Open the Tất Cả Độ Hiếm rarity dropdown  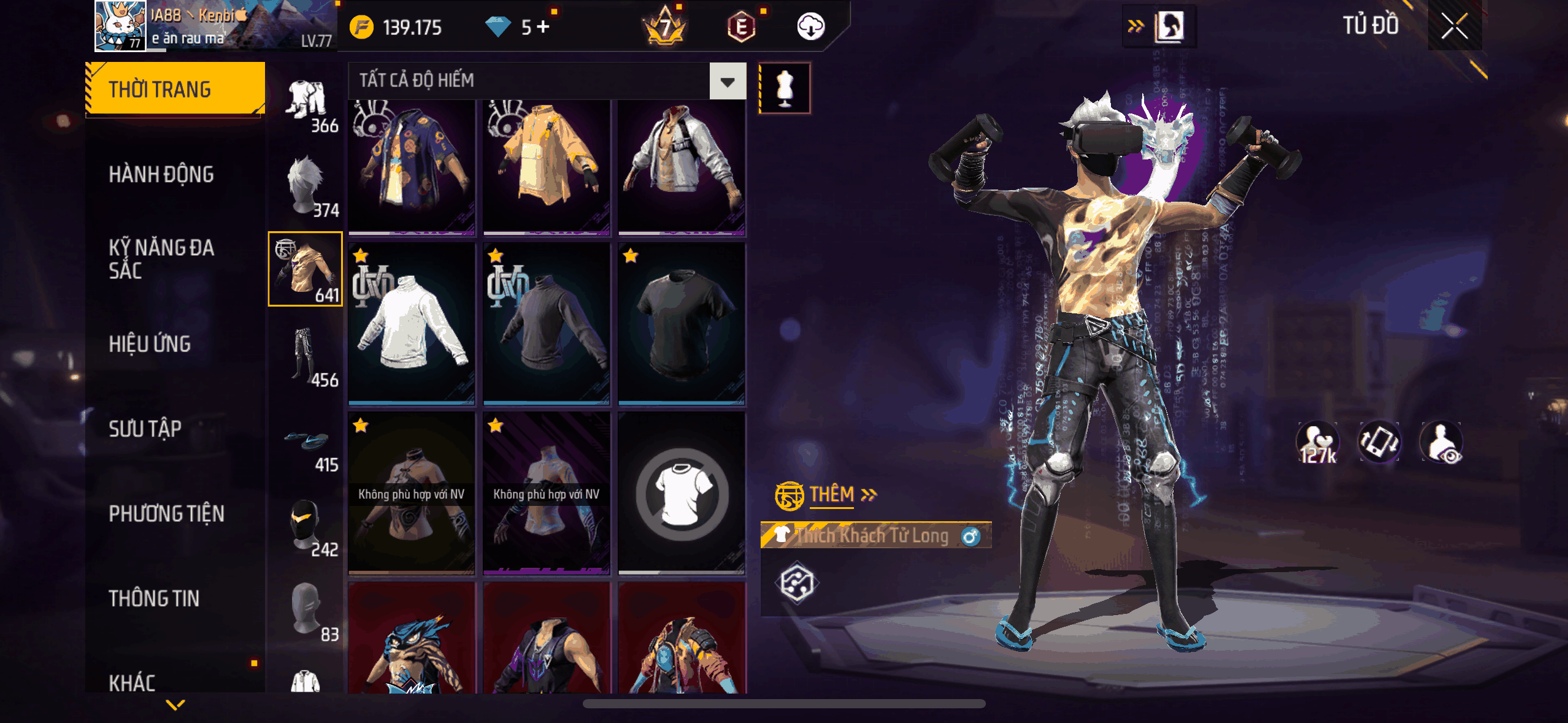728,81
